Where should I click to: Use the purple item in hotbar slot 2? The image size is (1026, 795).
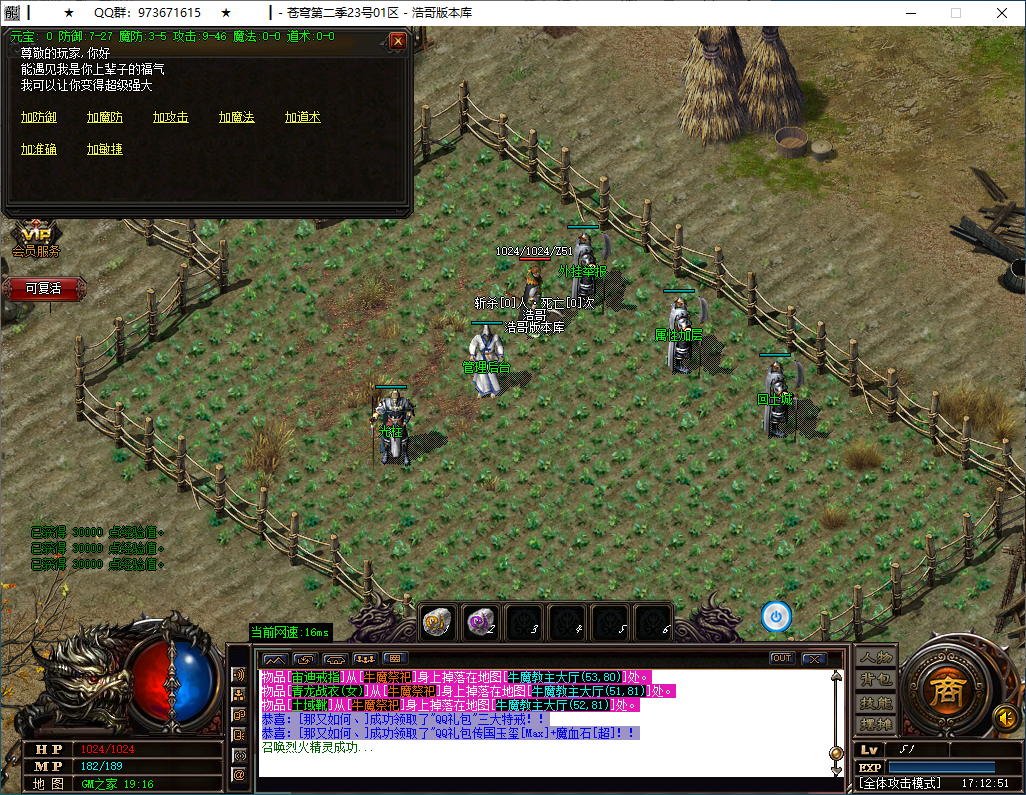[481, 622]
